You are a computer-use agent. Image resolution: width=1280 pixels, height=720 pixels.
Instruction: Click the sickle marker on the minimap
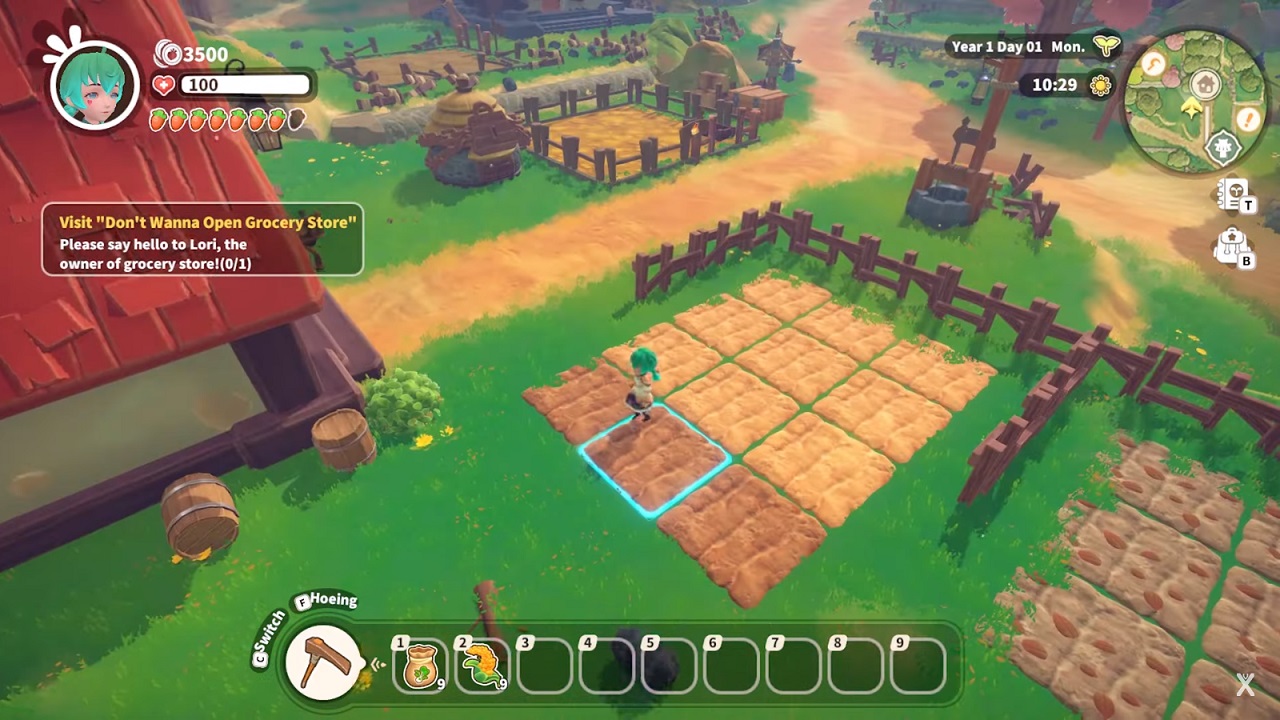pyautogui.click(x=1156, y=64)
